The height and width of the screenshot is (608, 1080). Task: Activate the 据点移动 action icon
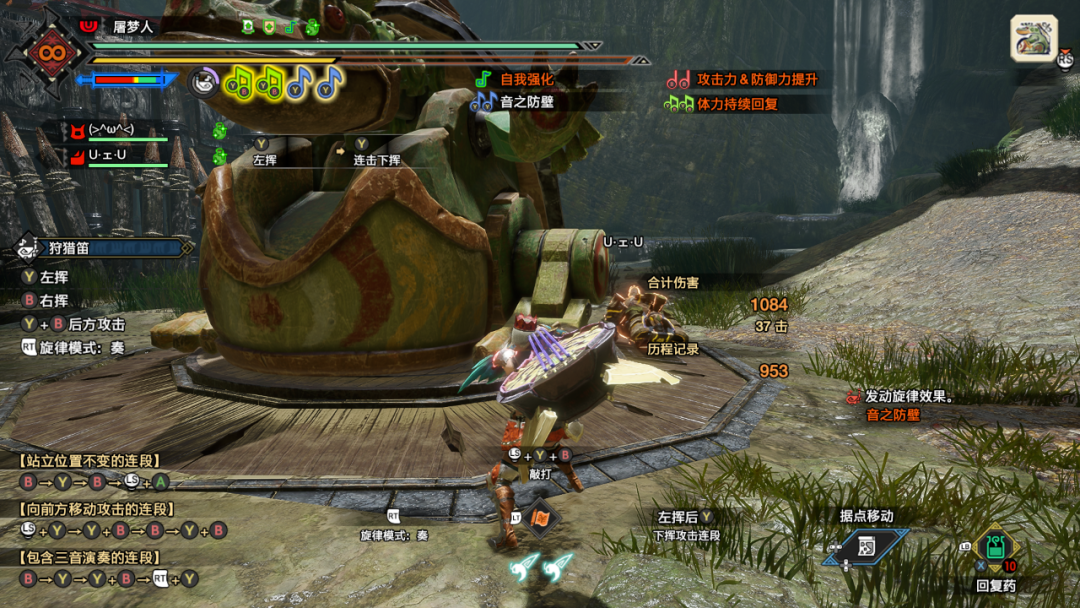866,546
